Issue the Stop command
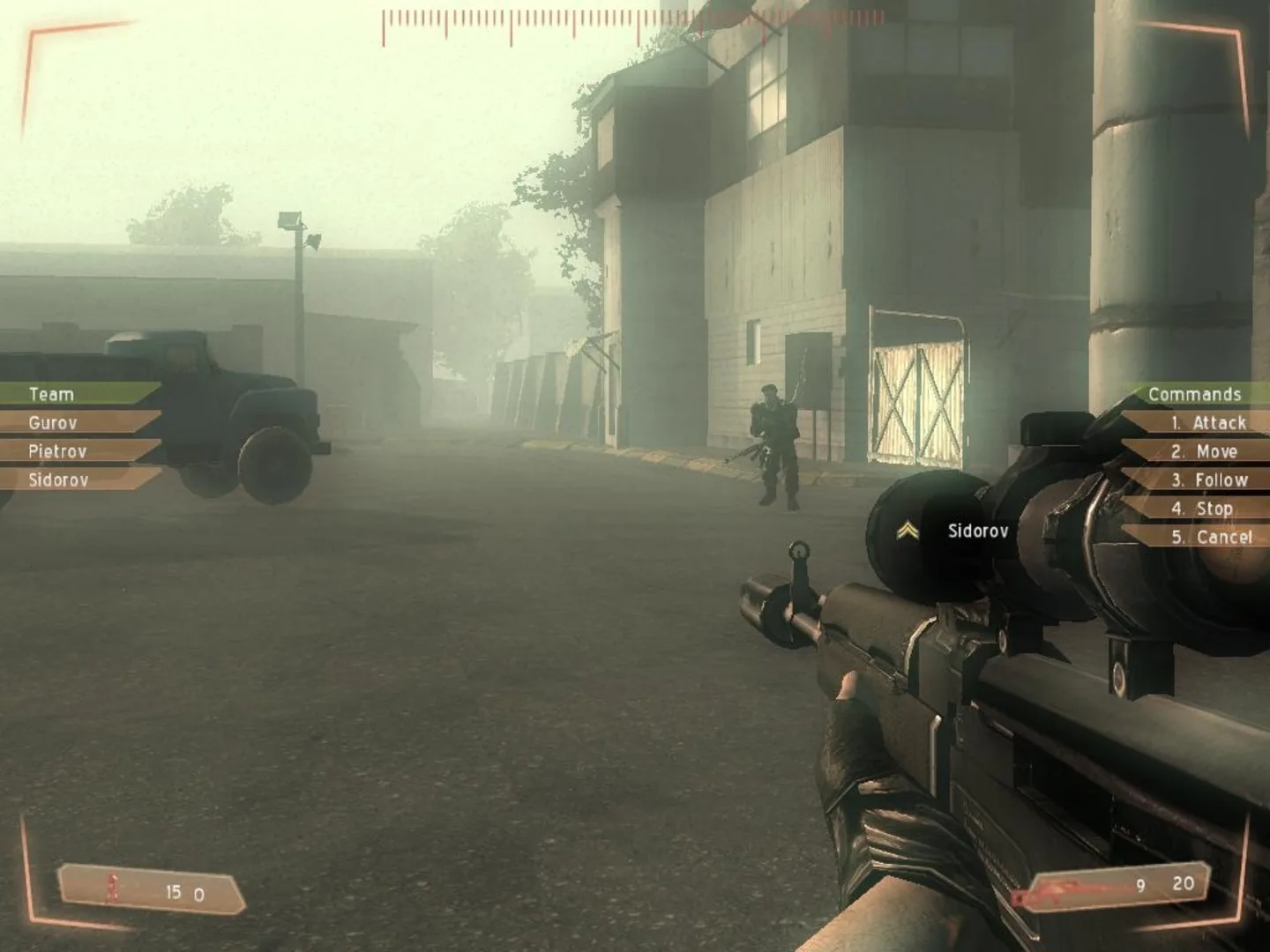This screenshot has height=952, width=1270. 1204,509
